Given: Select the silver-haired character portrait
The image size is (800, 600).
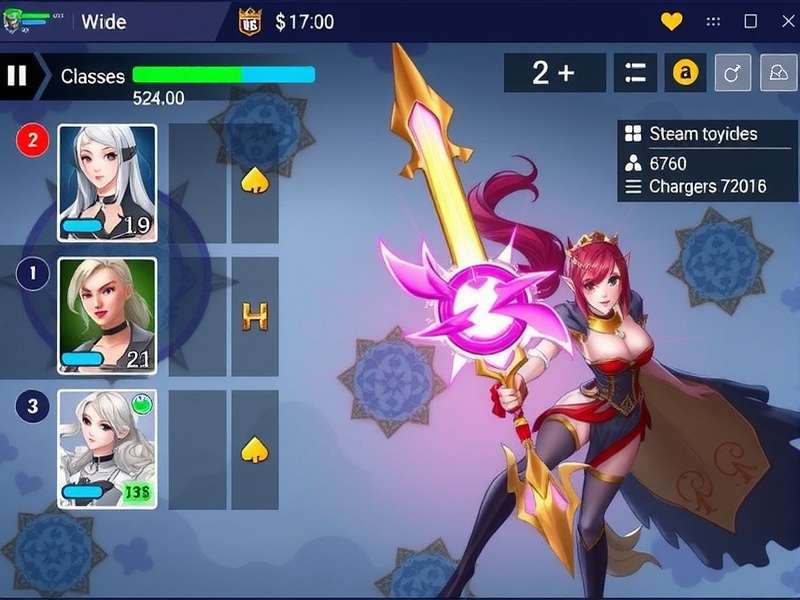Looking at the screenshot, I should [x=107, y=183].
